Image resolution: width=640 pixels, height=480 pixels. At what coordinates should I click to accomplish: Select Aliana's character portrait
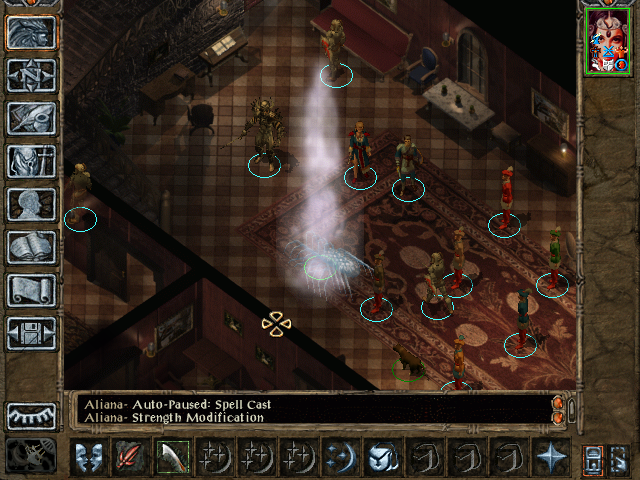[607, 42]
